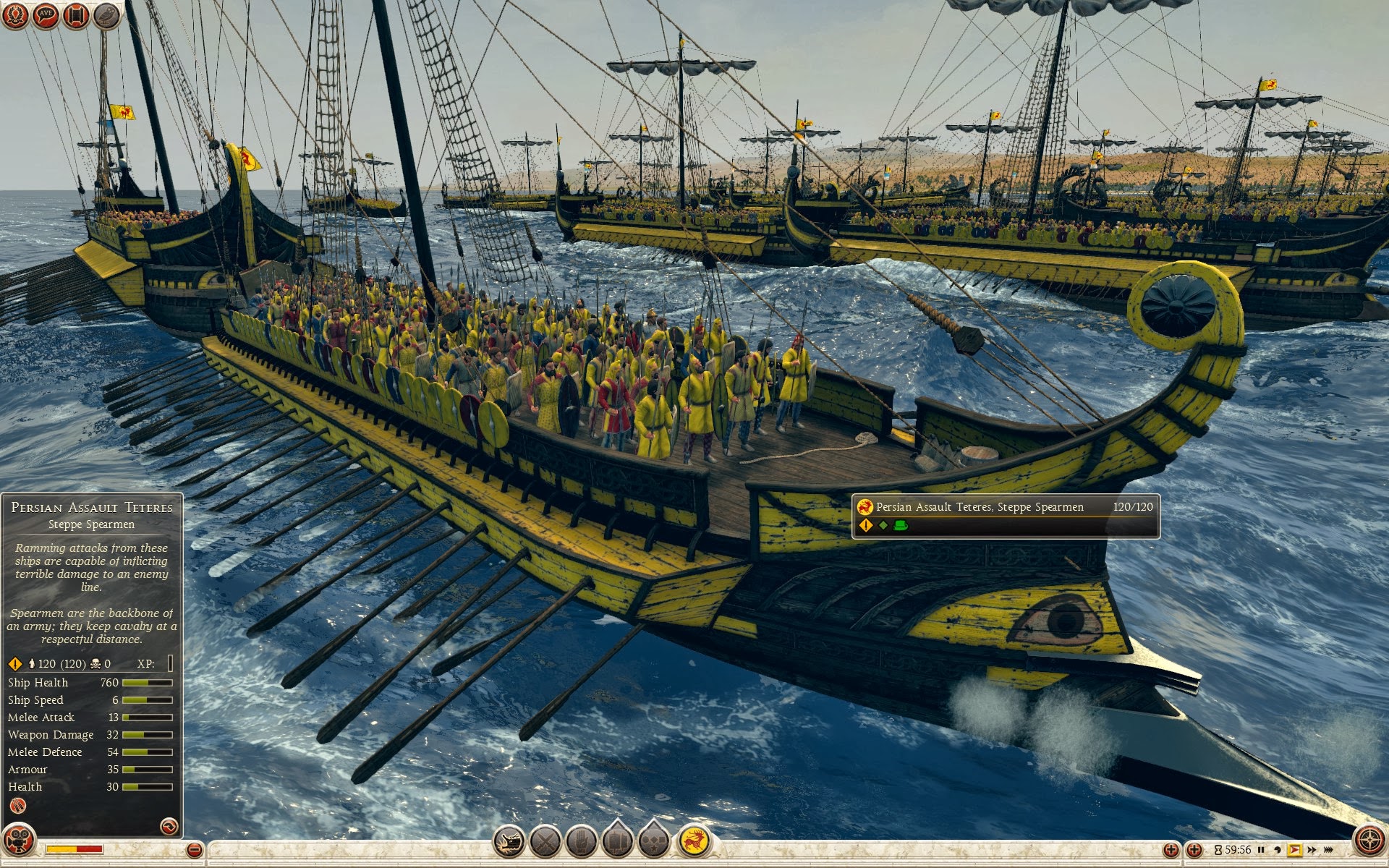This screenshot has height=868, width=1389.
Task: Toggle the crossed swords melee mode
Action: 545,841
